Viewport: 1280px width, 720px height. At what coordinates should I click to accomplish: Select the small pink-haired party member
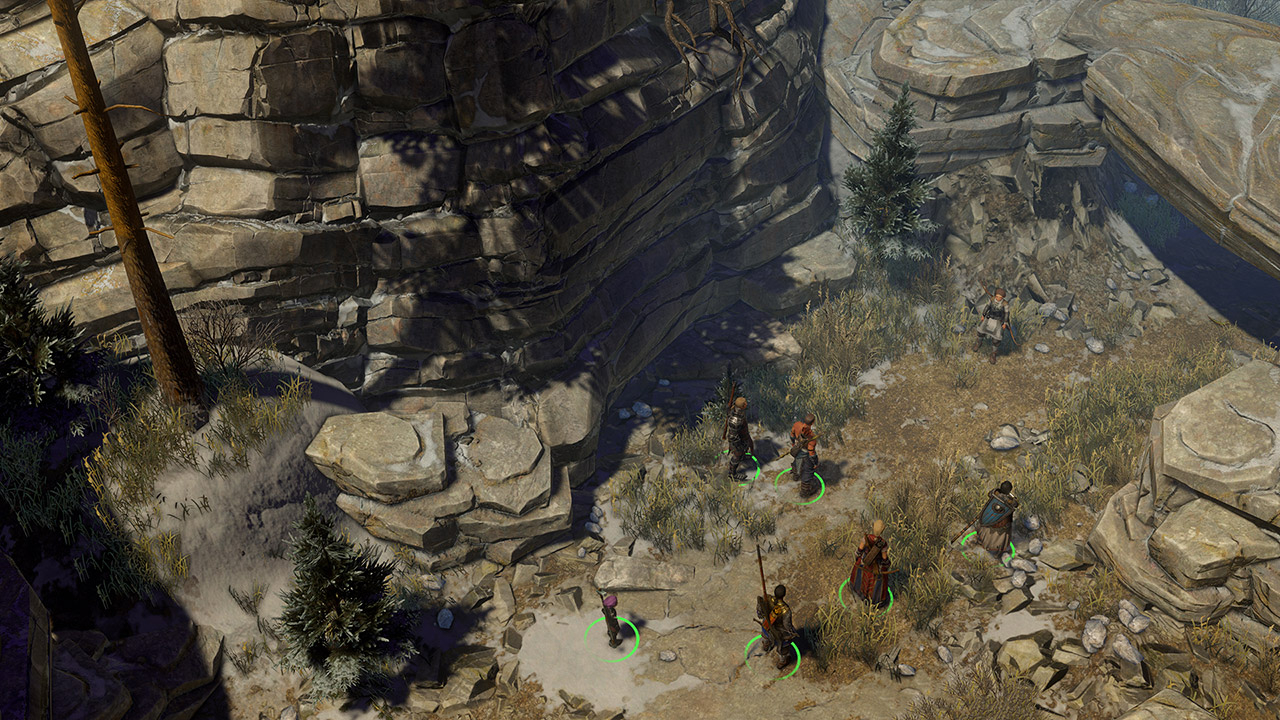(611, 620)
